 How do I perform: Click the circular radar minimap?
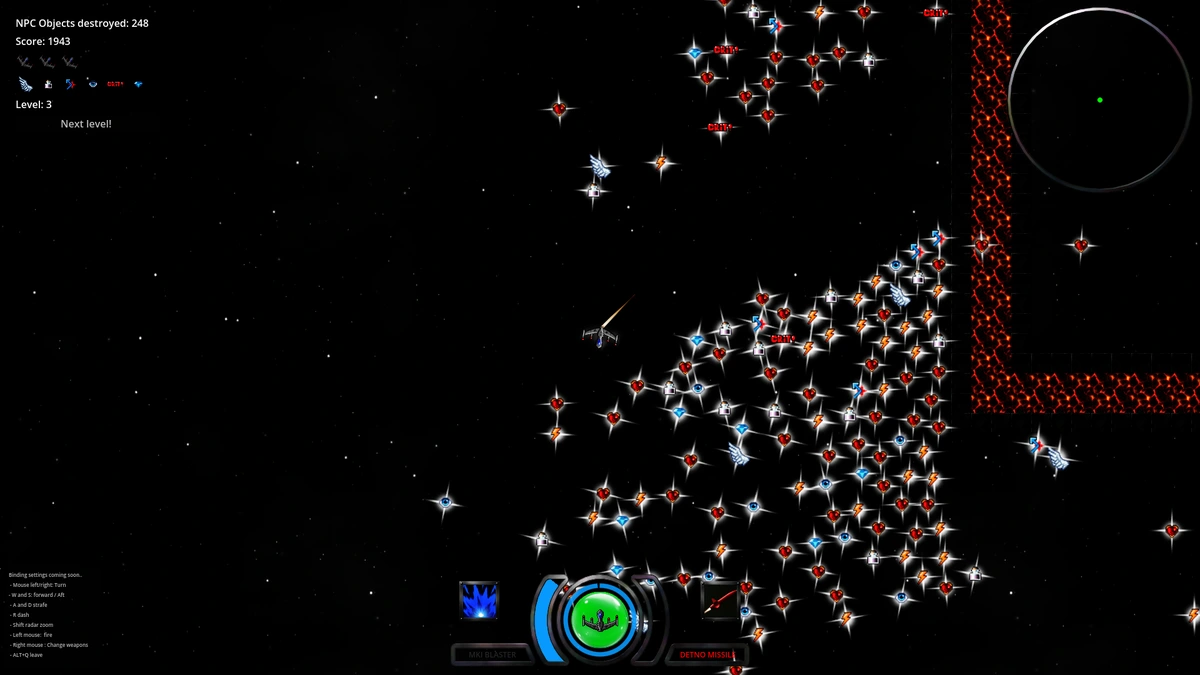click(1099, 99)
